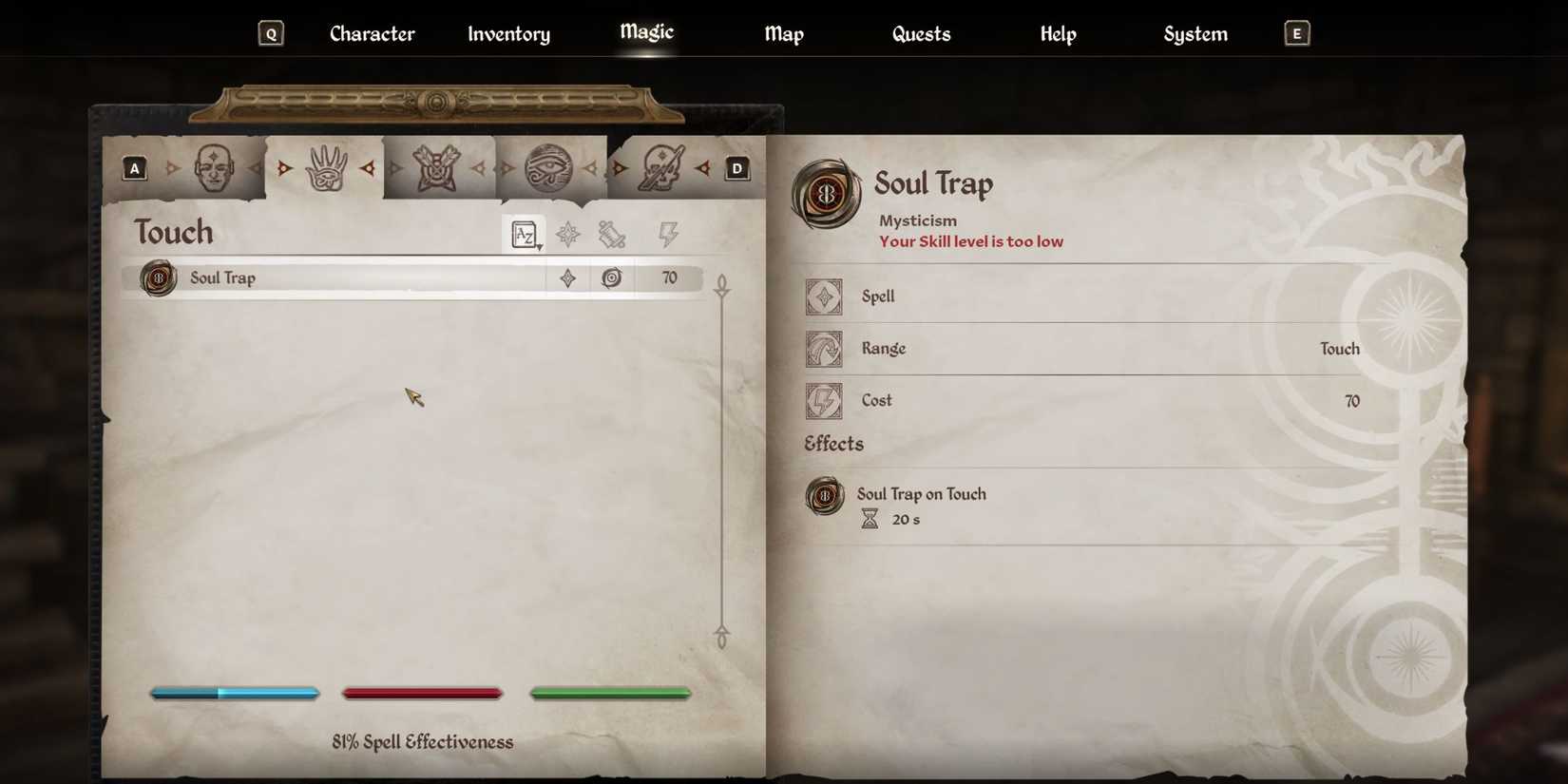
Task: Switch to the Inventory menu
Action: (x=508, y=33)
